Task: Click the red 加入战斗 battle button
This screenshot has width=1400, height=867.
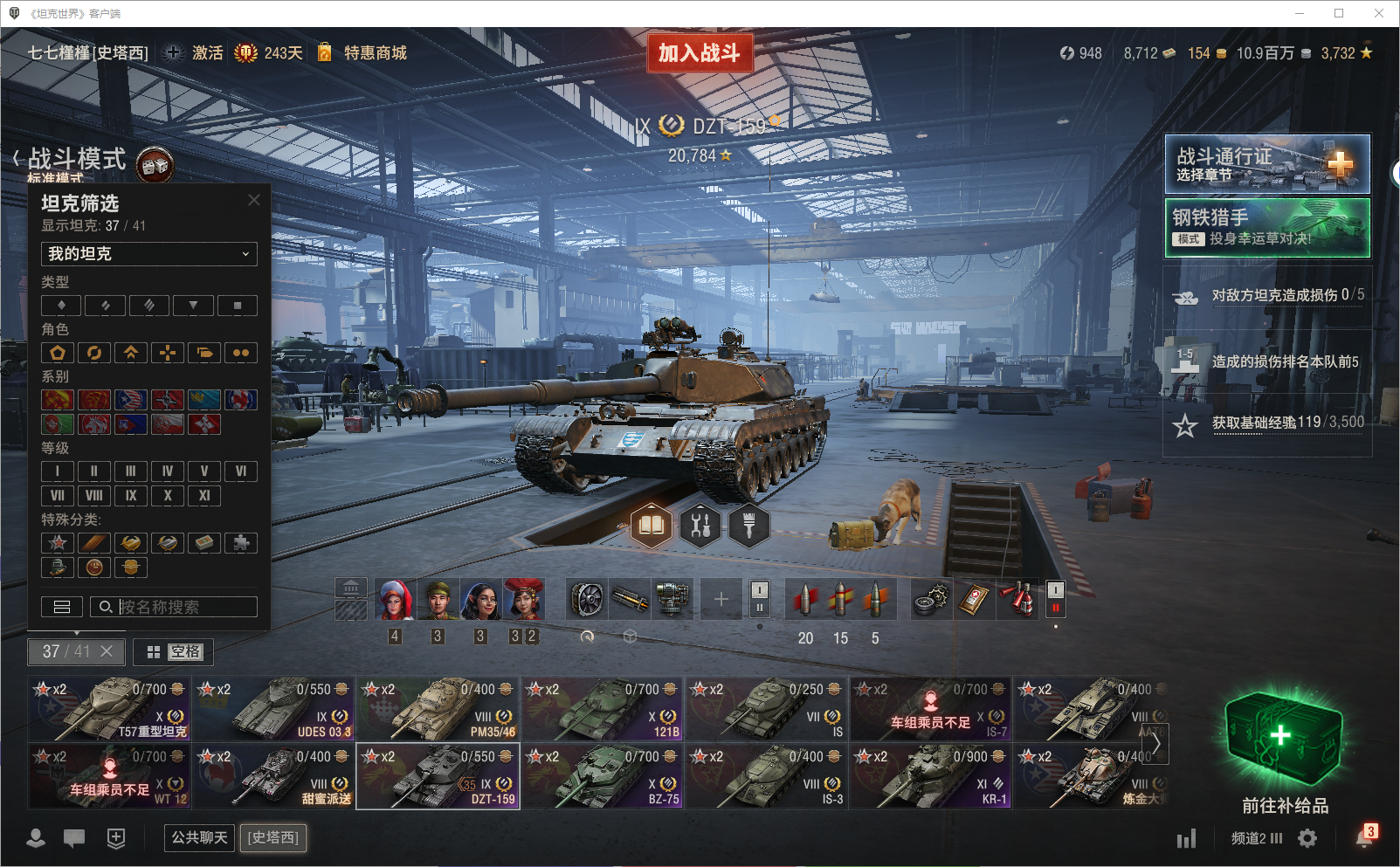Action: click(699, 53)
